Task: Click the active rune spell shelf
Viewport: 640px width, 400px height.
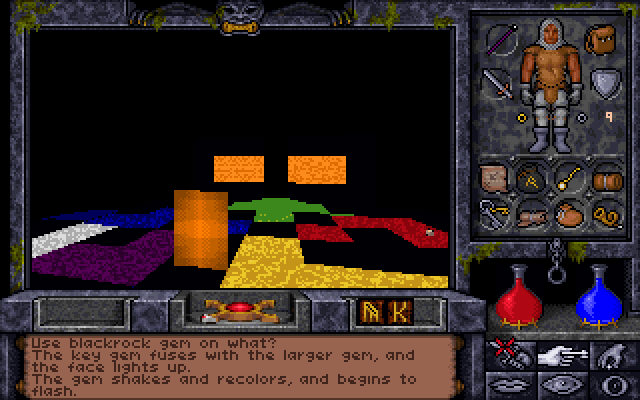Action: (x=383, y=311)
